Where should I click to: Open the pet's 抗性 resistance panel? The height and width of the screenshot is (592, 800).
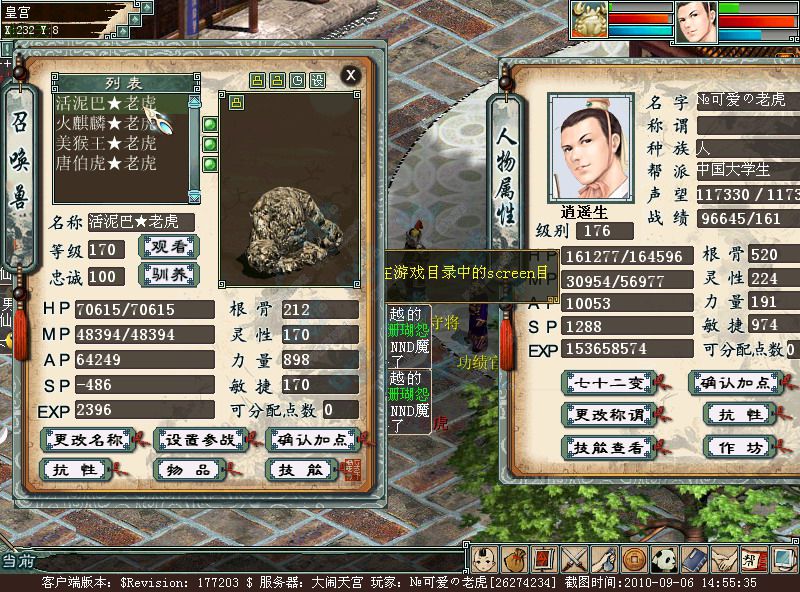click(75, 469)
